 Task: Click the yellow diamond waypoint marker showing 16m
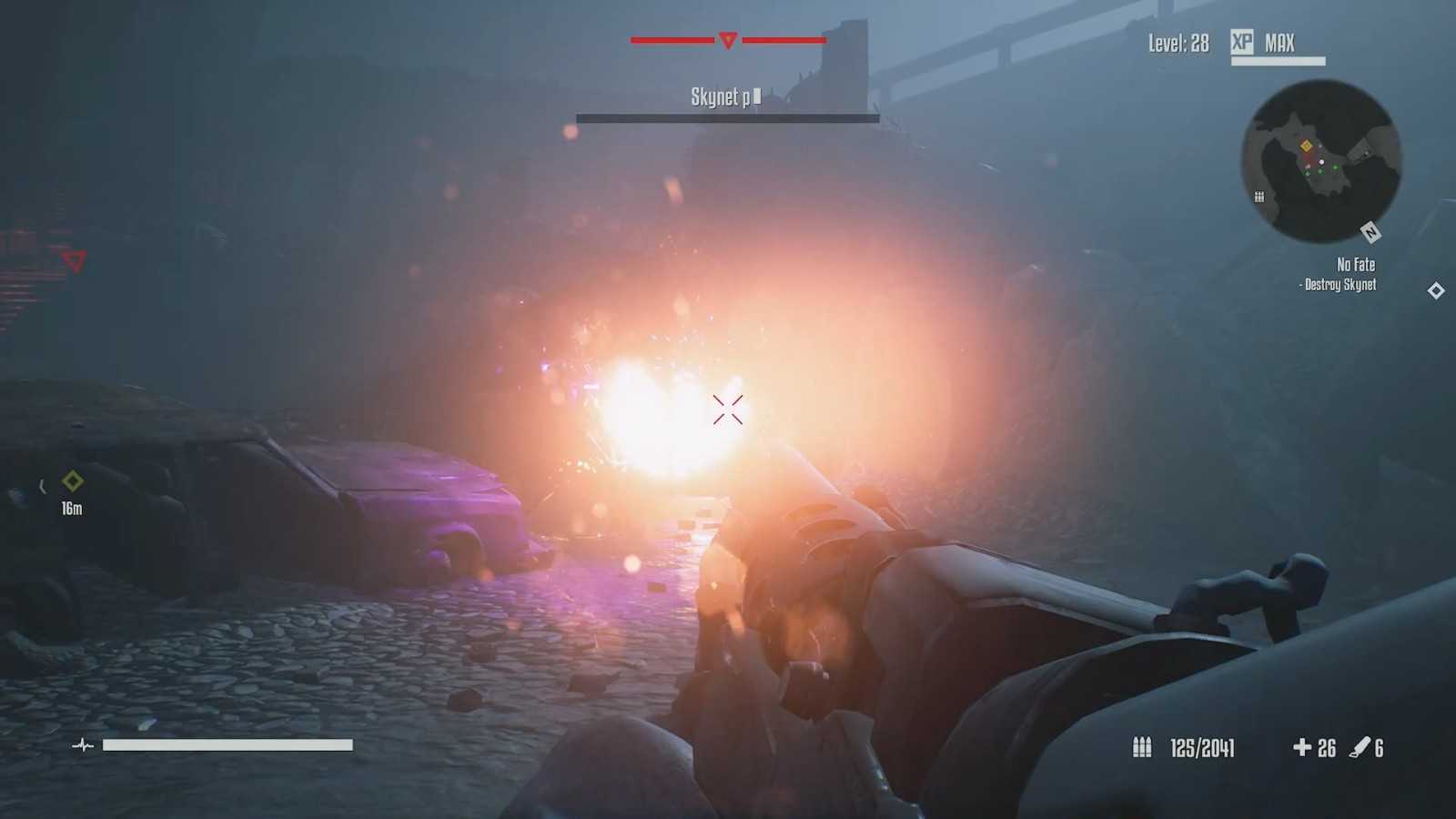click(x=72, y=480)
